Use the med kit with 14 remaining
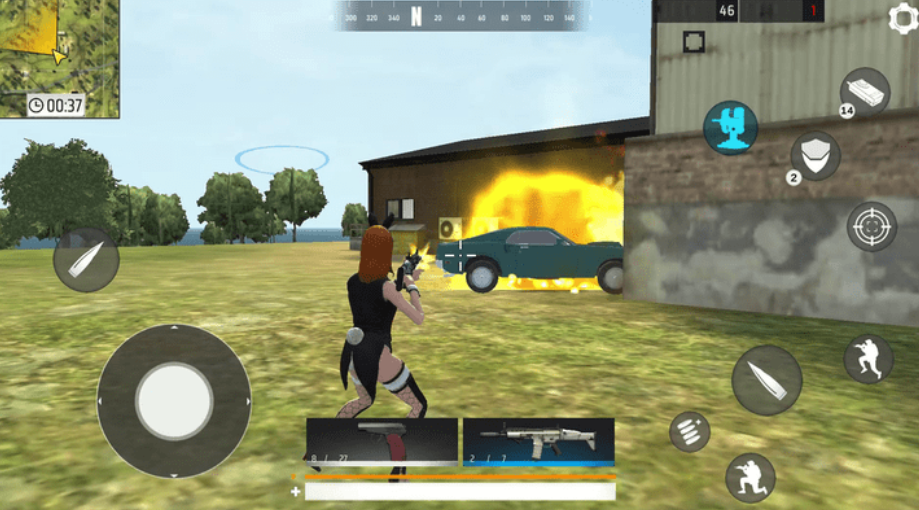This screenshot has width=919, height=510. tap(863, 92)
